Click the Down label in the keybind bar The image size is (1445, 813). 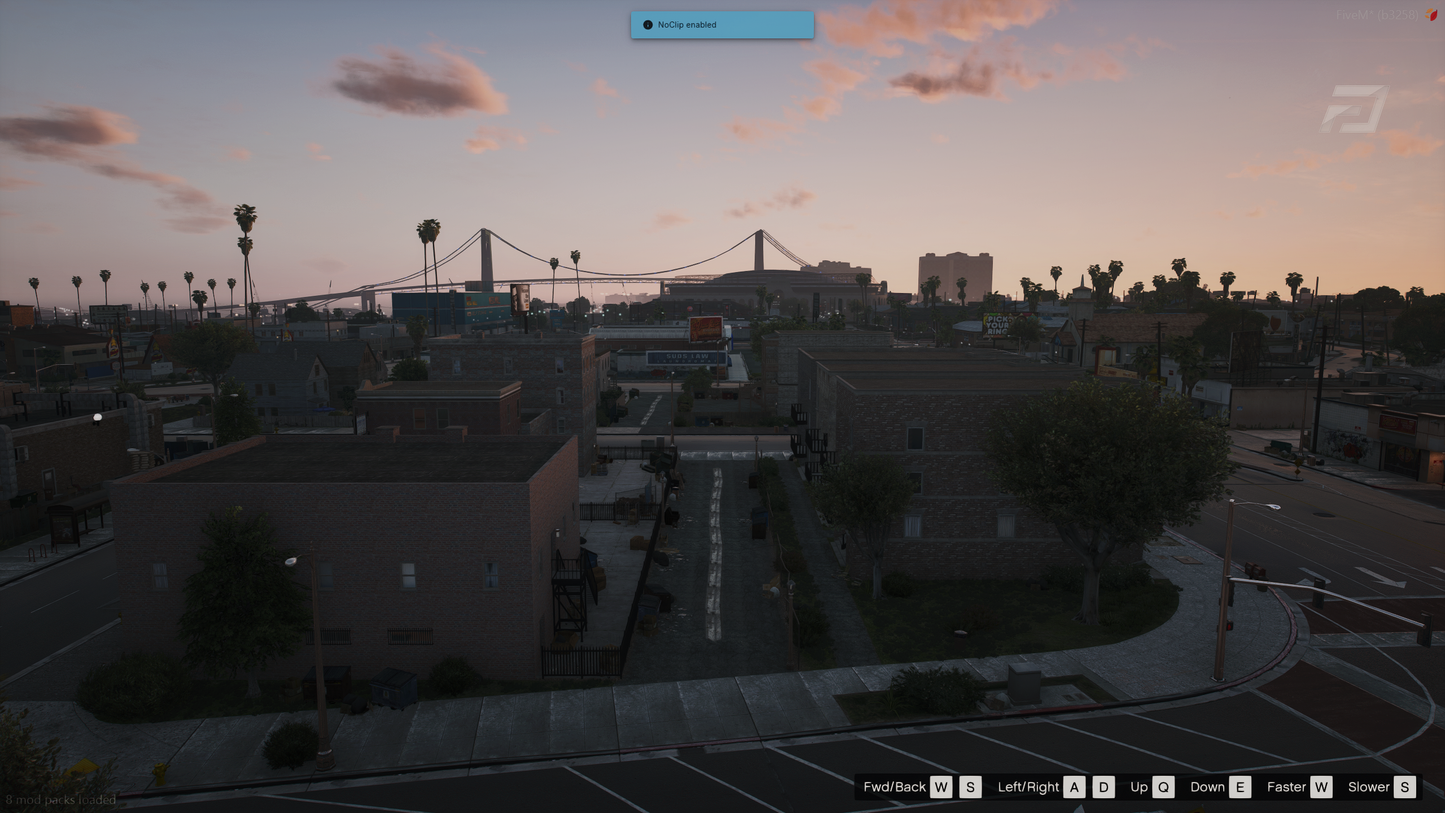[1207, 787]
